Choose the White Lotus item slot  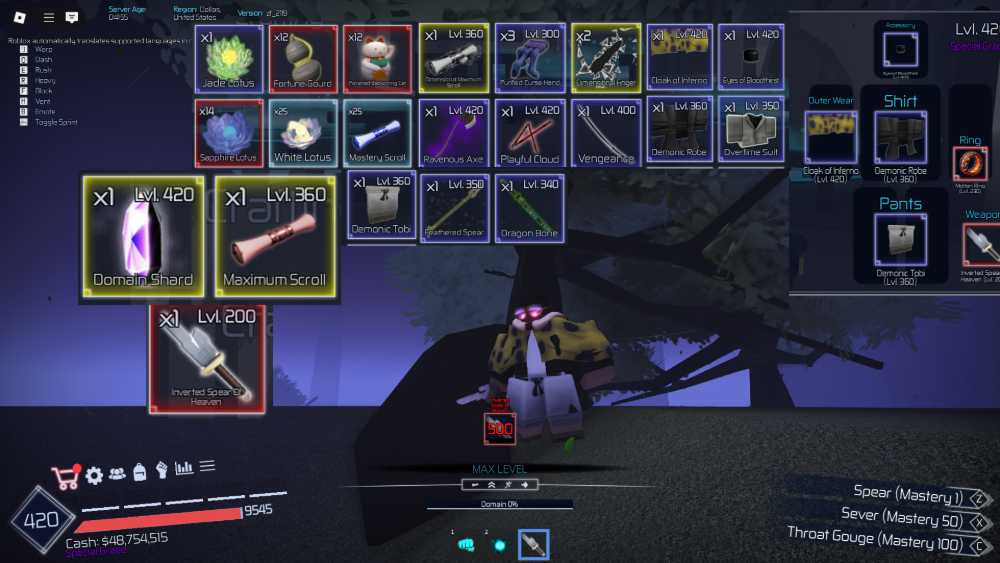pos(303,132)
